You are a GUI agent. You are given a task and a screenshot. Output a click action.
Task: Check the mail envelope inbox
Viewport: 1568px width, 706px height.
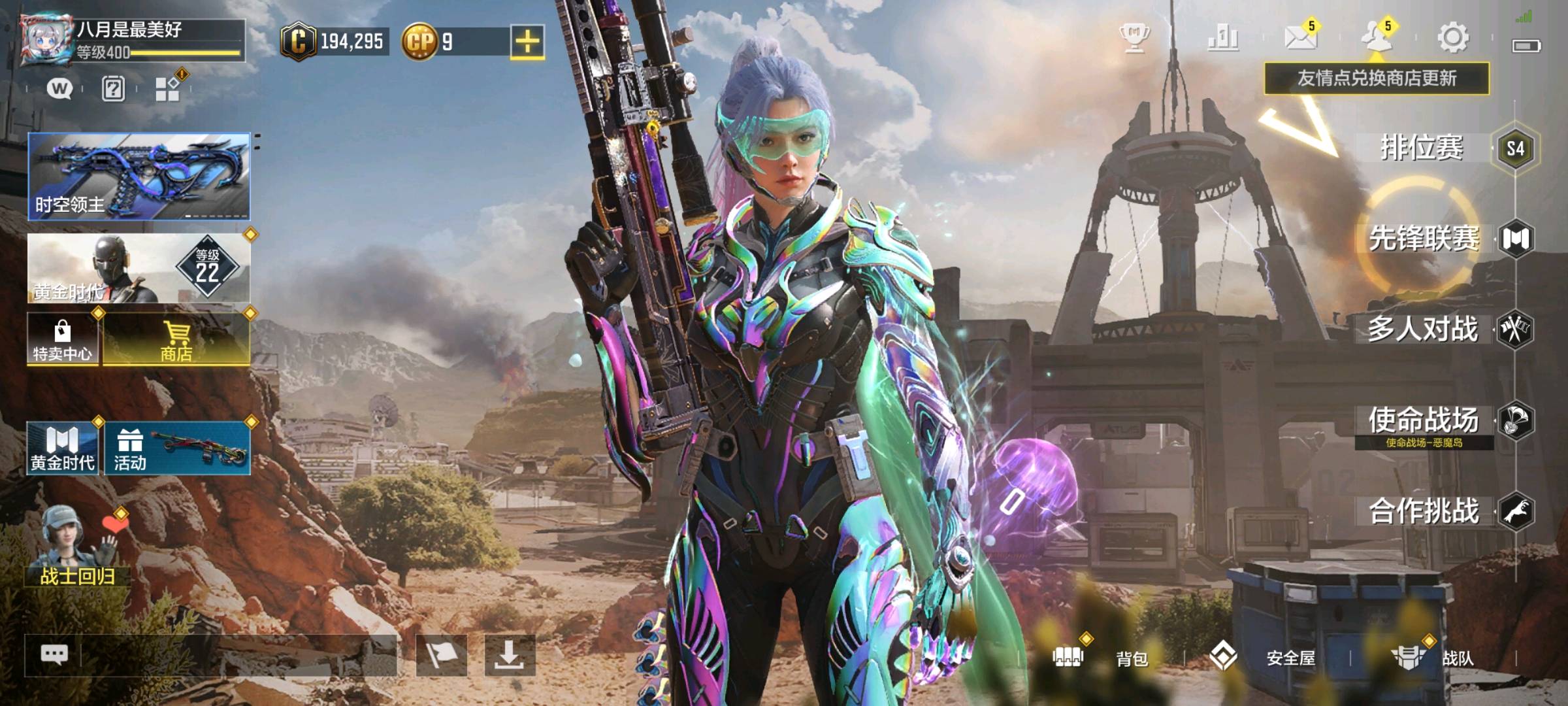(1300, 38)
